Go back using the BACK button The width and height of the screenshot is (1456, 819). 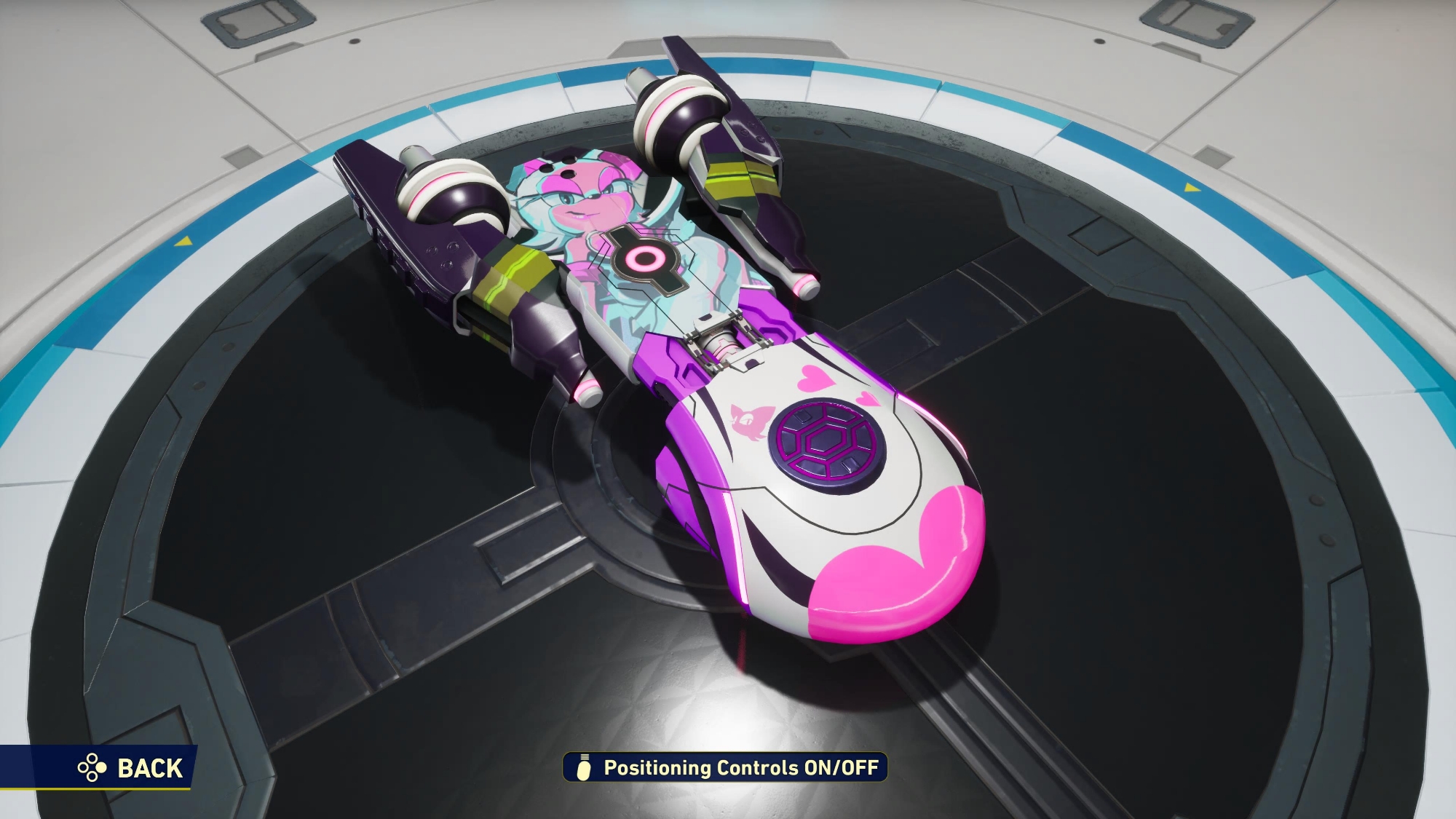131,768
